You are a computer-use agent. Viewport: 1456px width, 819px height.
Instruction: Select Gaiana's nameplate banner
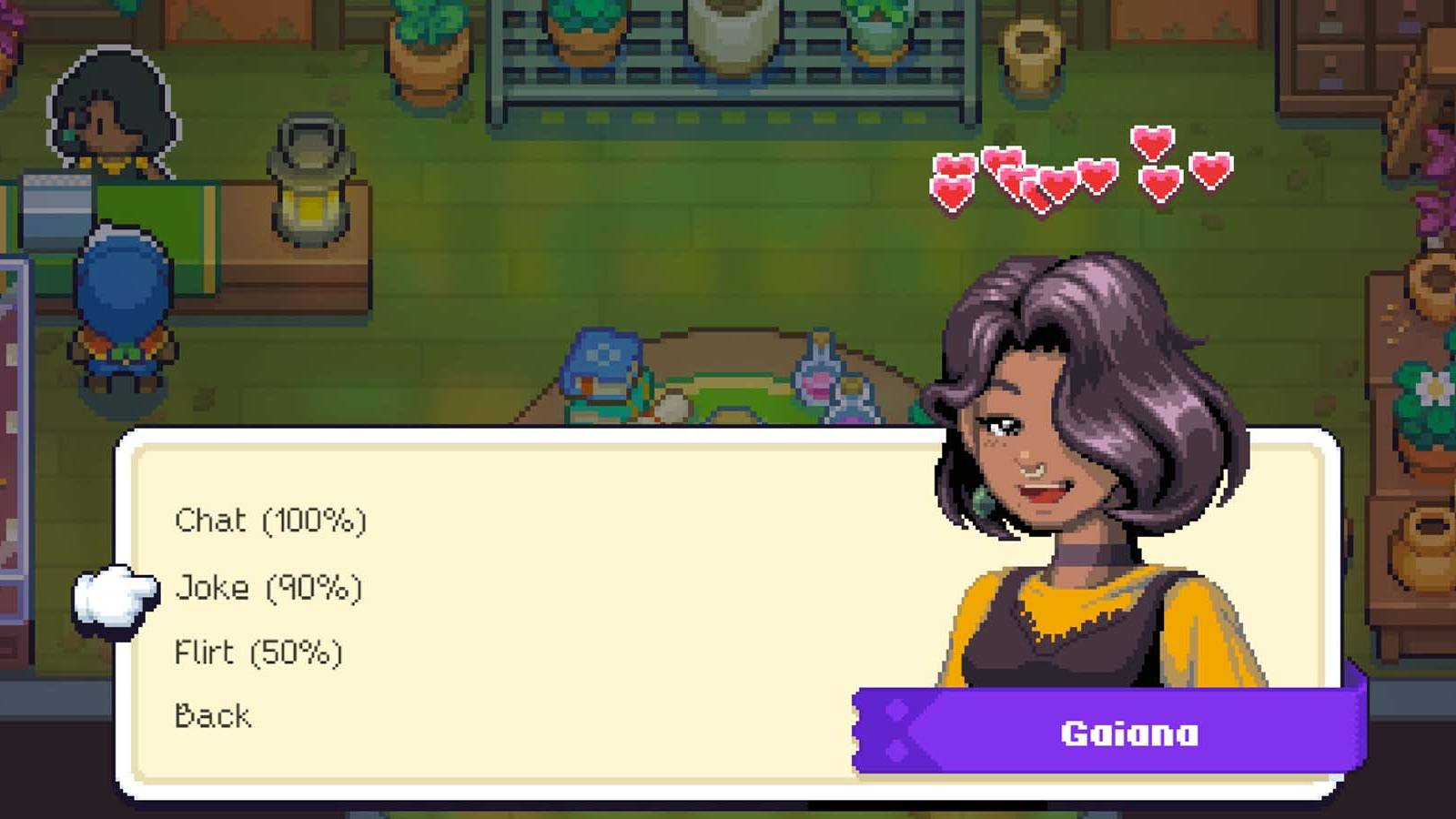click(x=1128, y=733)
